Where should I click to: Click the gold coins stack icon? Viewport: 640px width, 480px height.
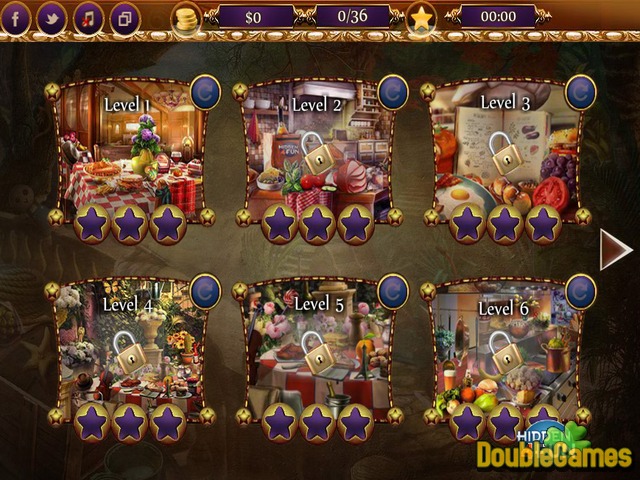(x=186, y=17)
